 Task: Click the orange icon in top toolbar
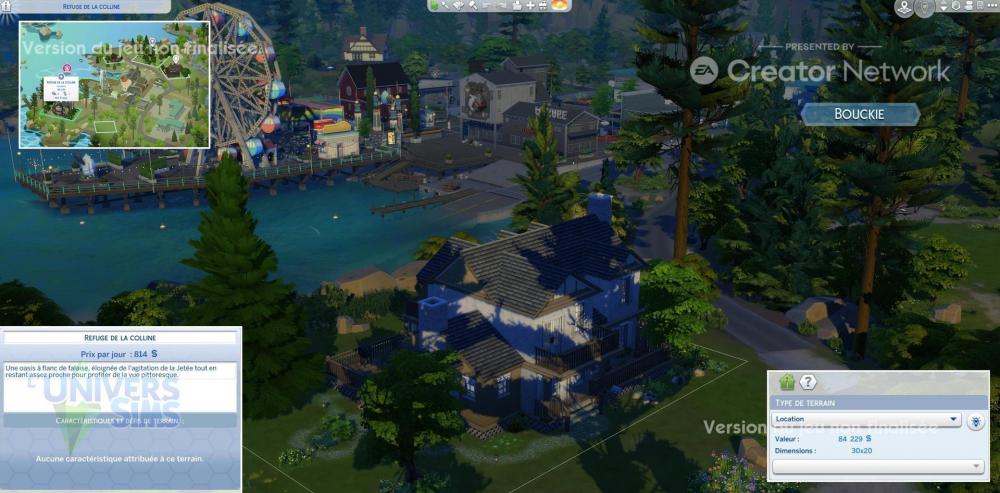tap(560, 6)
